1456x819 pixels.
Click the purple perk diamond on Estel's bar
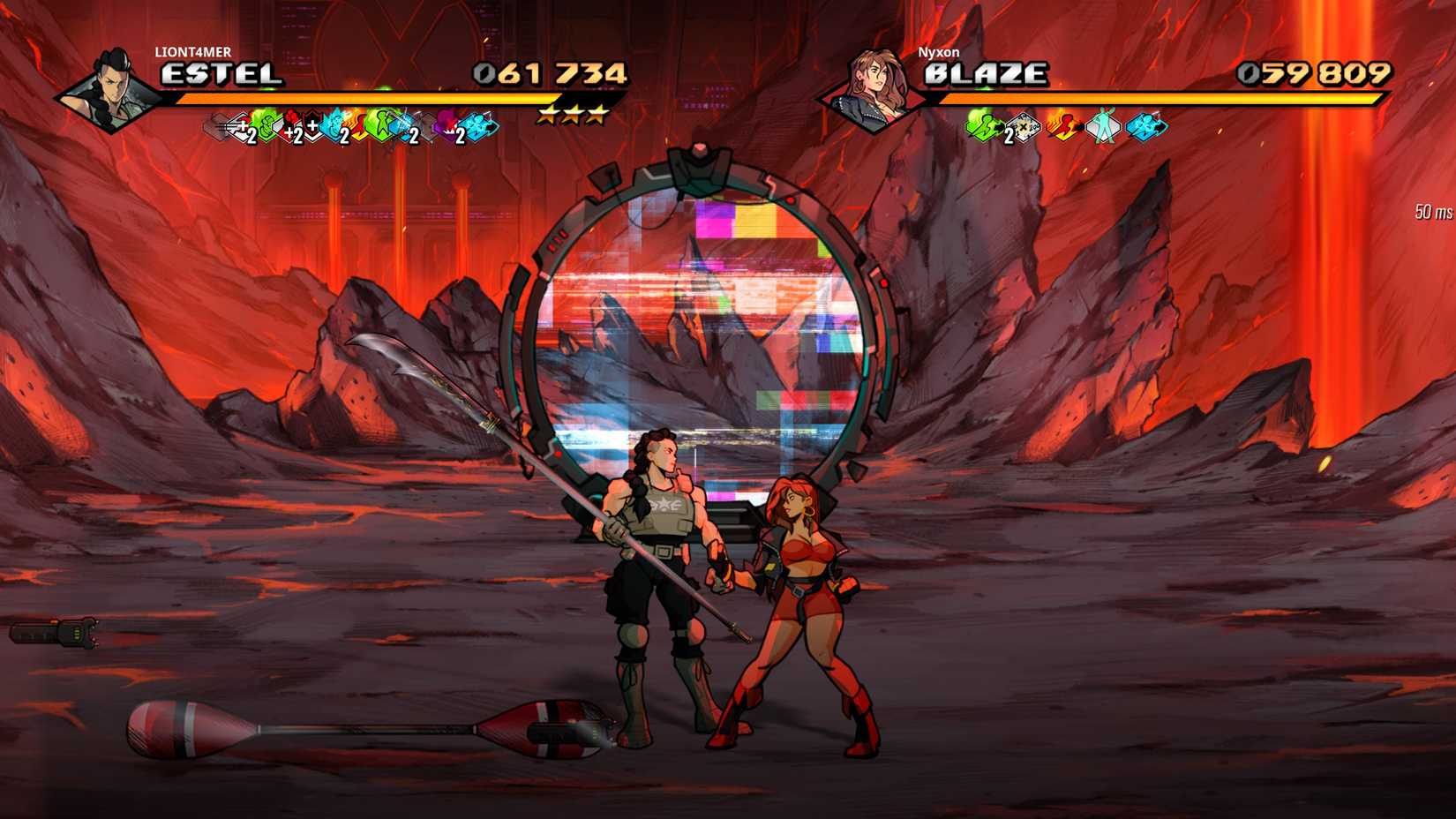coord(448,131)
